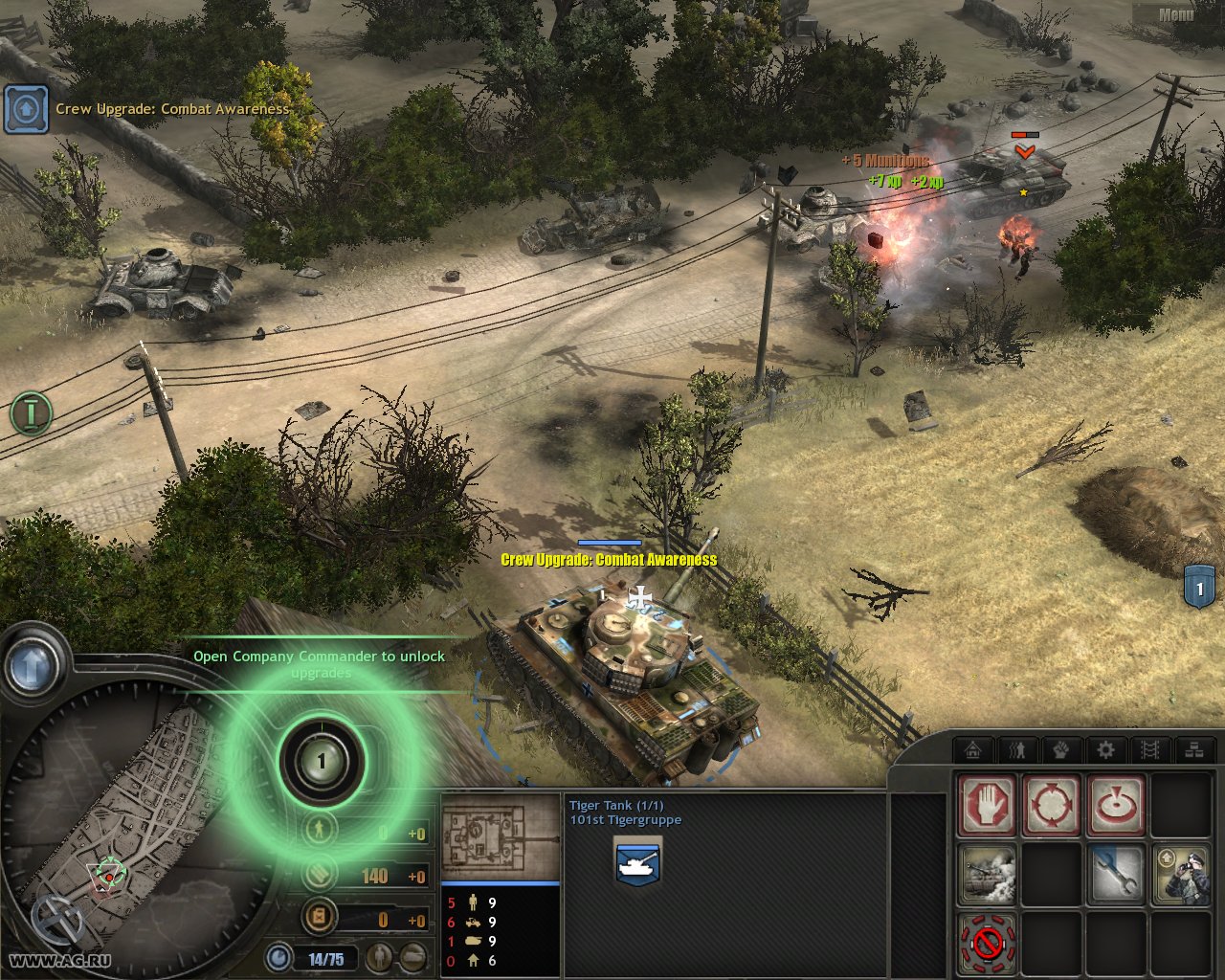
Task: Open the Company Commander point button
Action: (x=322, y=762)
